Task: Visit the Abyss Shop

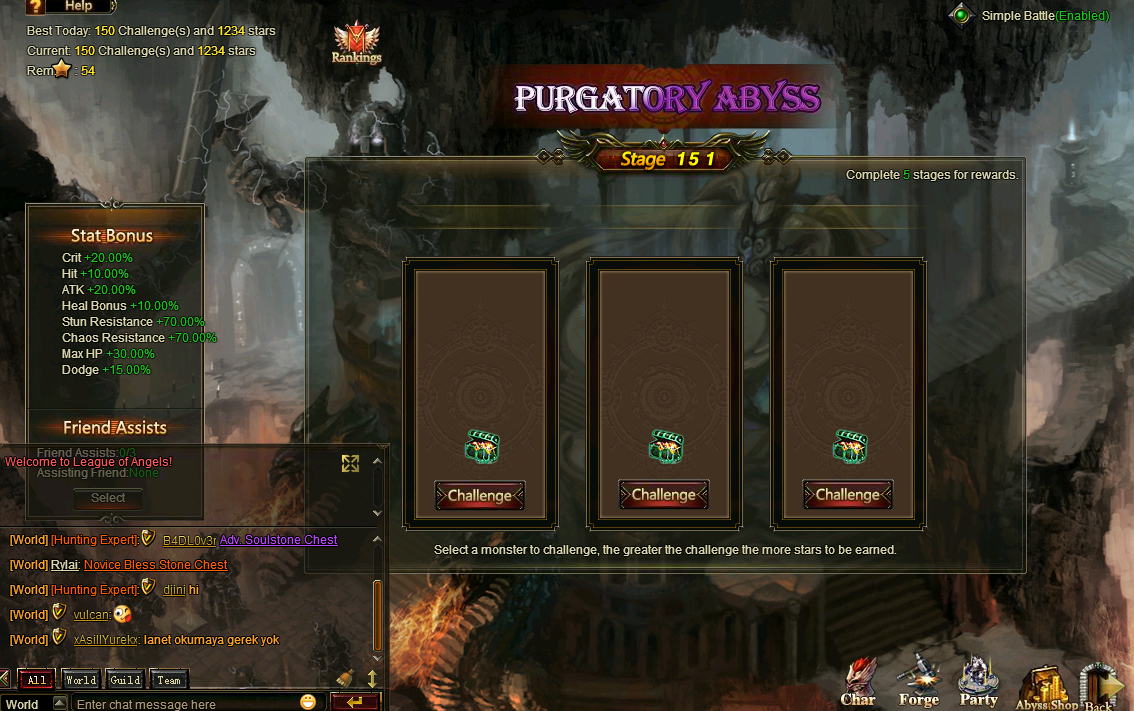Action: [1046, 690]
